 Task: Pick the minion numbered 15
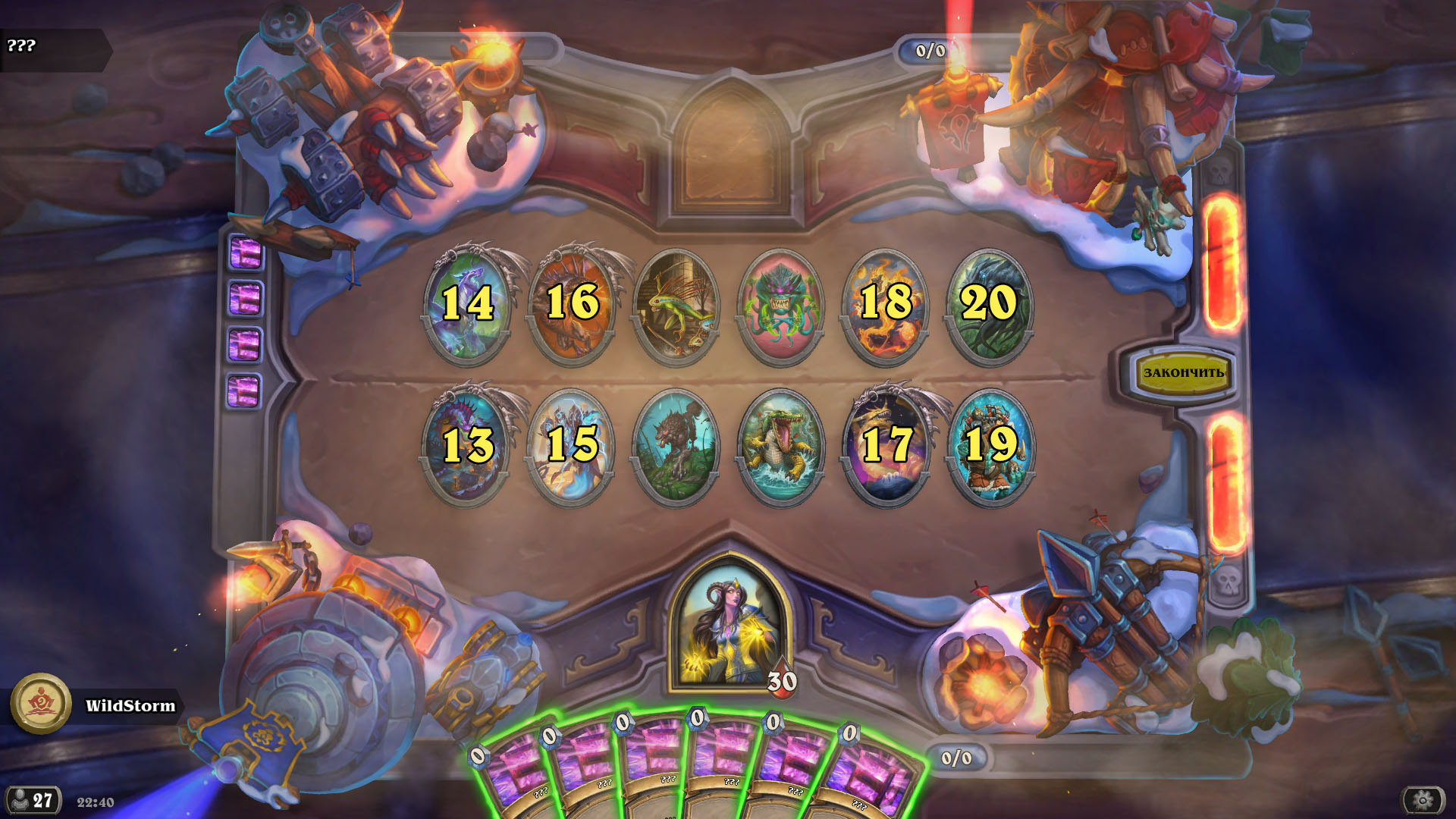tap(572, 446)
